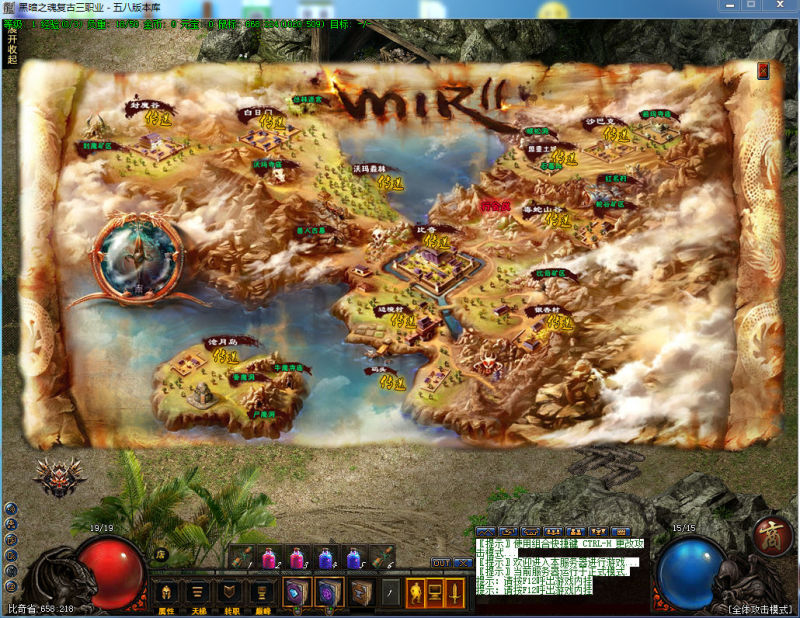
Task: Teleport to 比奇 city
Action: tap(433, 241)
